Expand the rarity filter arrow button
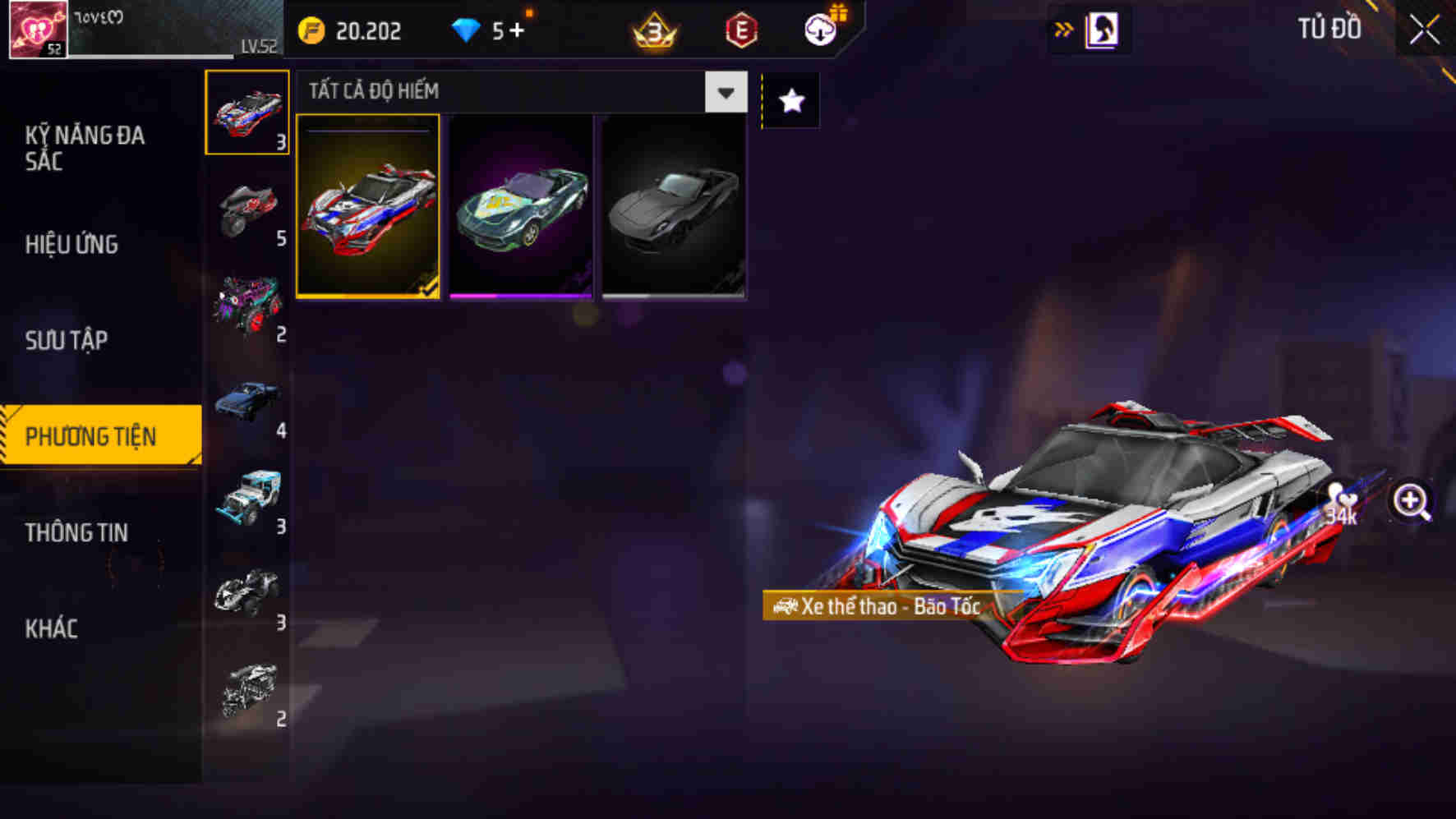This screenshot has width=1456, height=819. pyautogui.click(x=726, y=92)
